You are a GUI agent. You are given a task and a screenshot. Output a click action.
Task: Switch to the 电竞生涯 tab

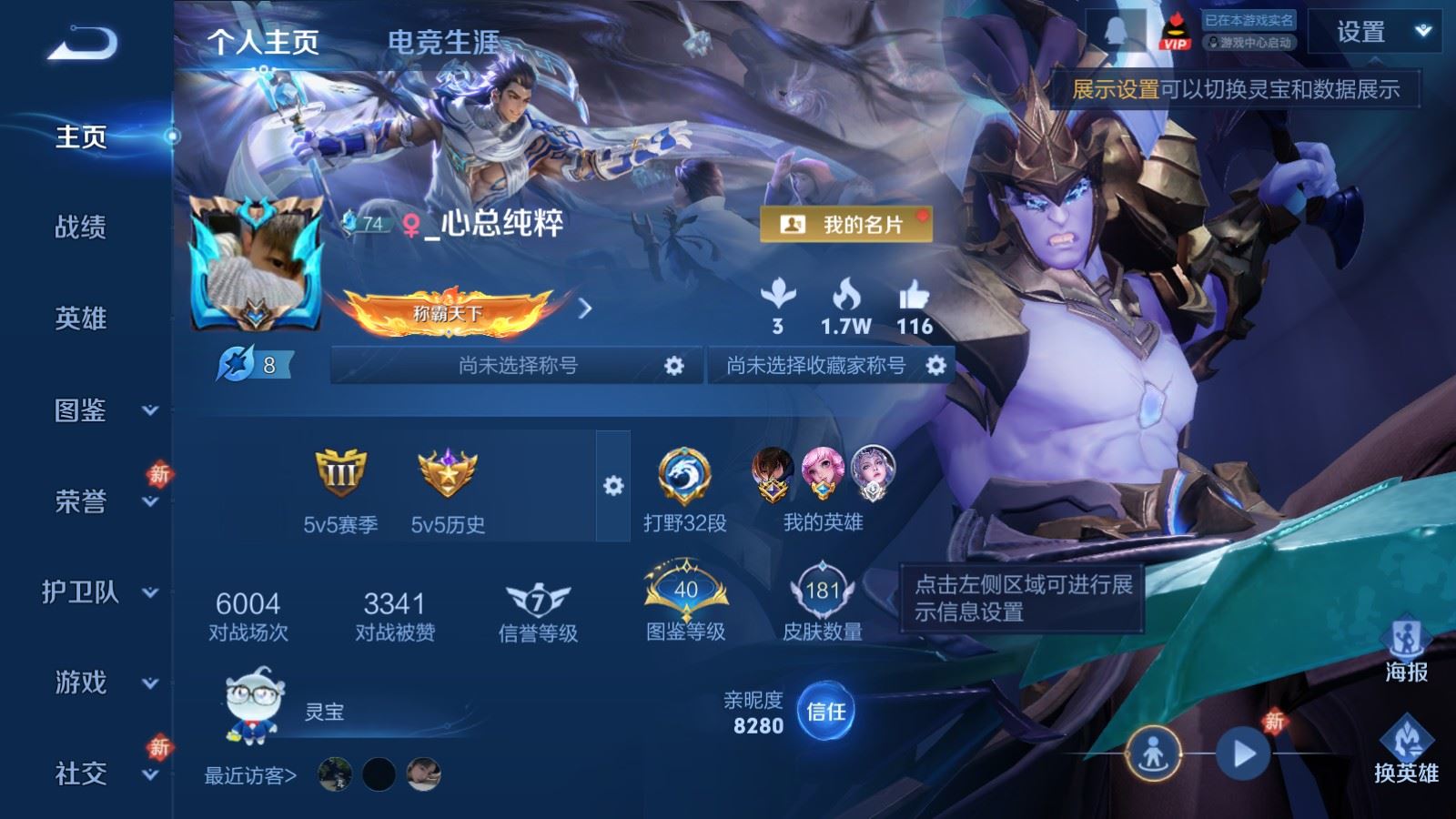click(443, 42)
